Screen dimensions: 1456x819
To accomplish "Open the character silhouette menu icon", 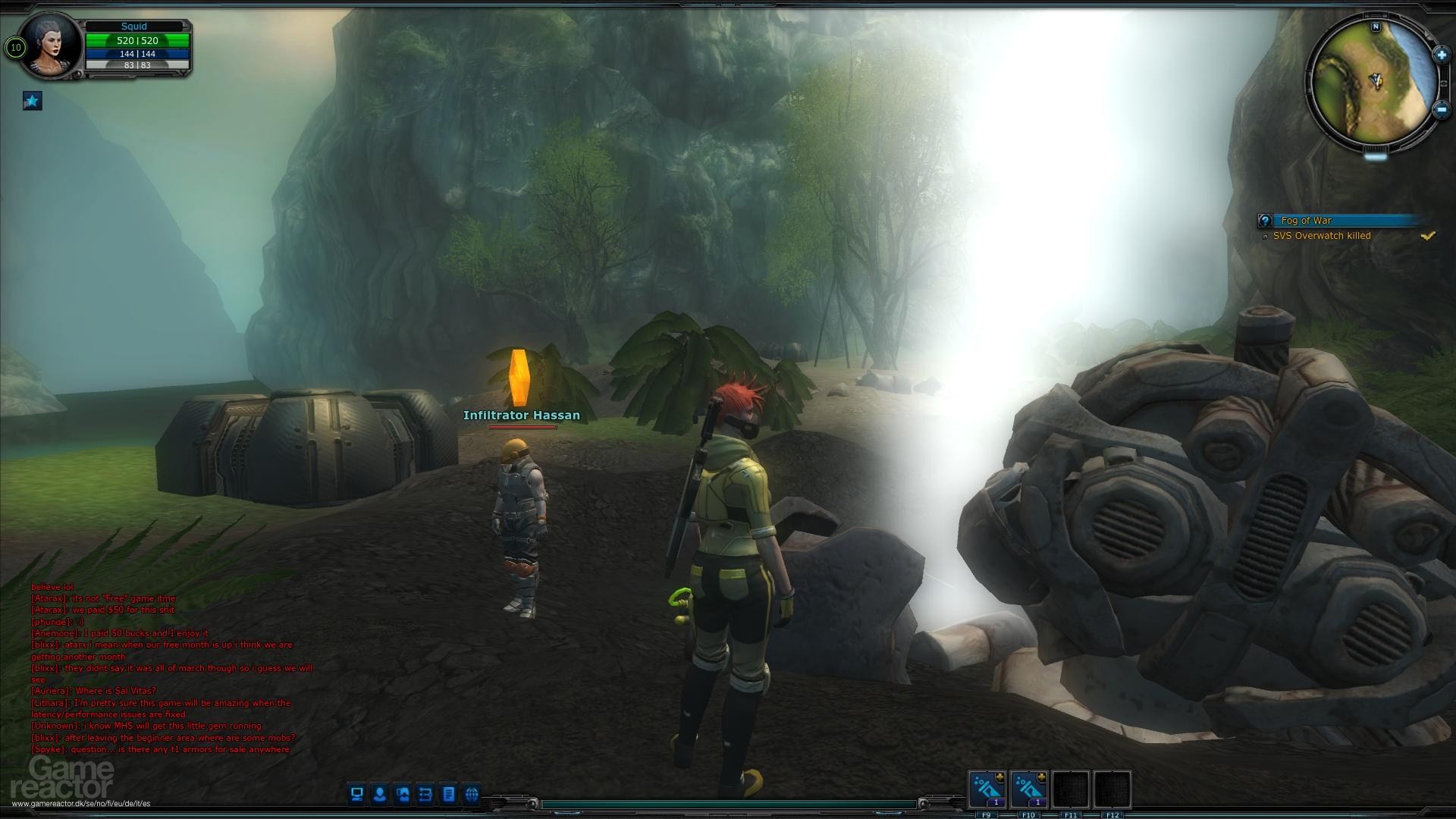I will (380, 794).
